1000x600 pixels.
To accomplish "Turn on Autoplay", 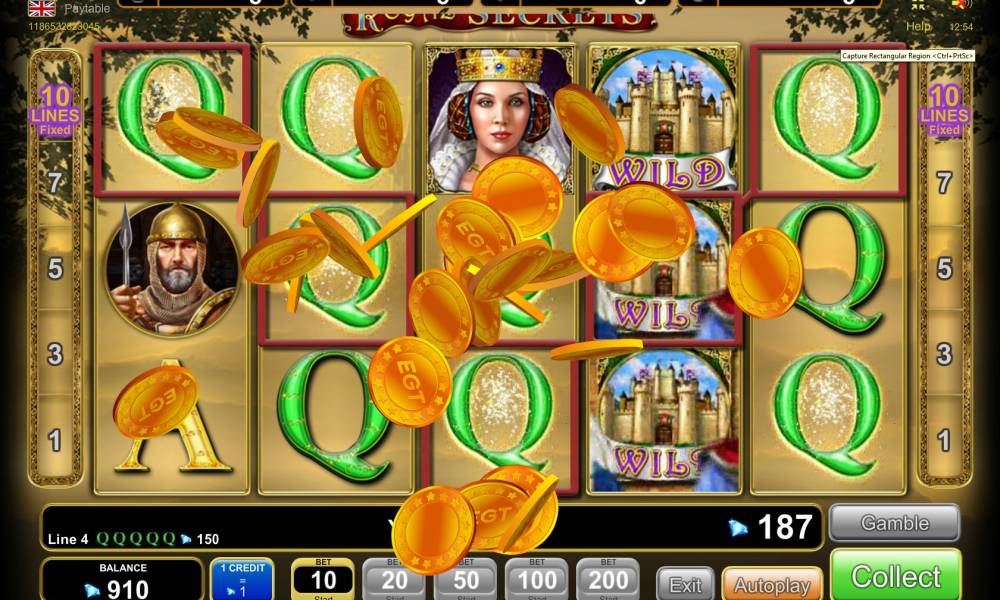I will coord(771,584).
